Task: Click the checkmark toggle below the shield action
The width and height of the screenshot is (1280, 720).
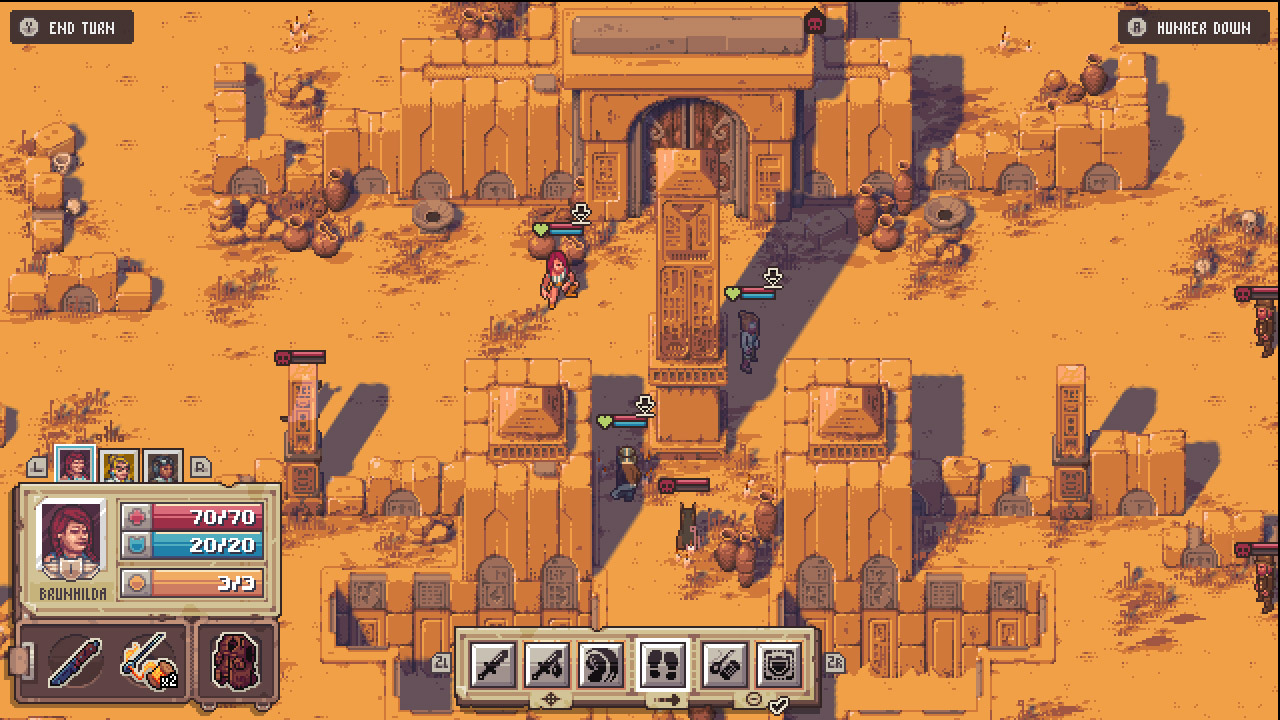Action: [x=779, y=707]
